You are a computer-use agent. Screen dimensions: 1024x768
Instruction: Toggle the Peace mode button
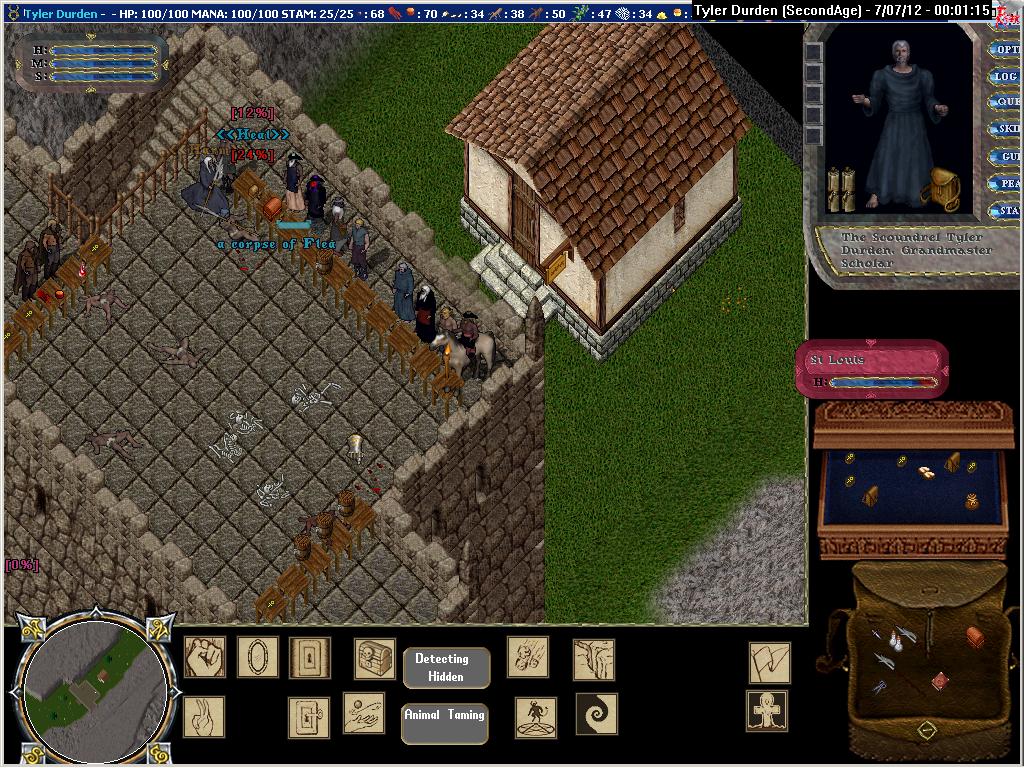coord(1005,184)
